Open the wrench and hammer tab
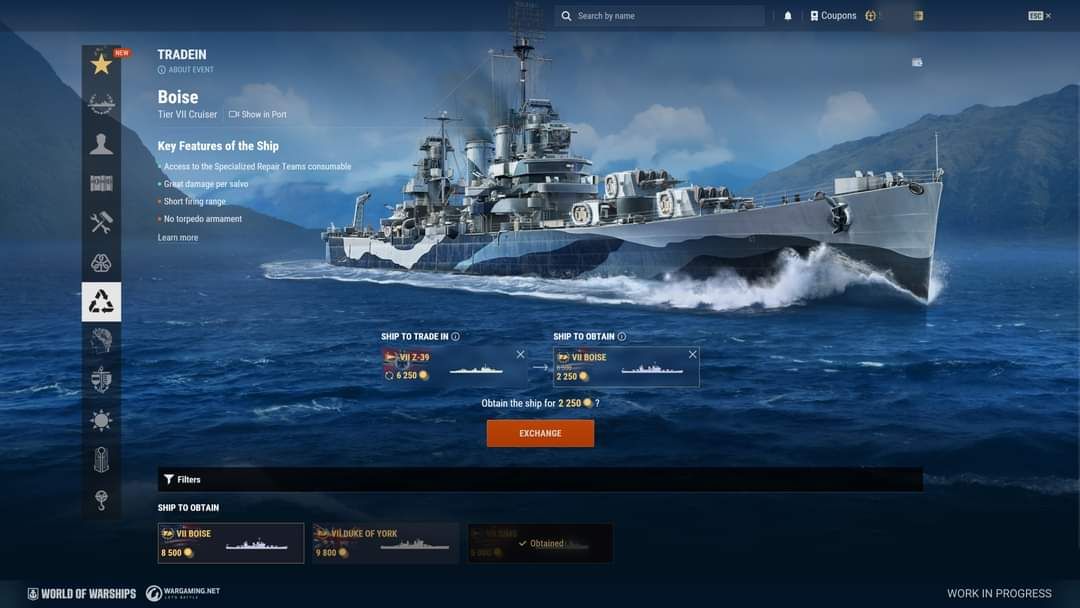The image size is (1080, 608). [101, 223]
